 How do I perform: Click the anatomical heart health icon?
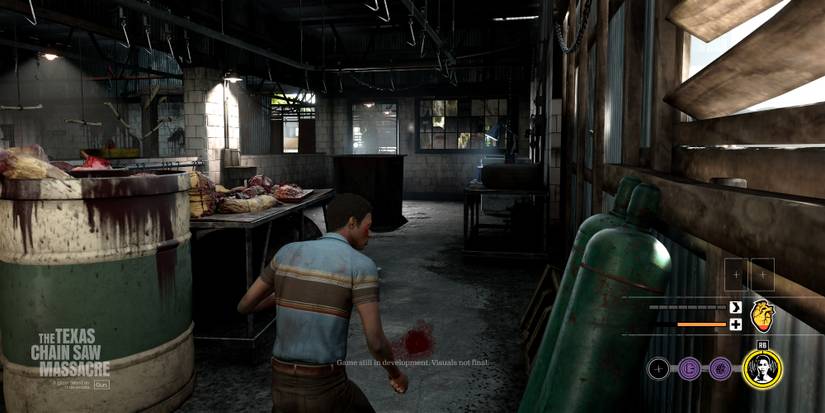tap(763, 315)
